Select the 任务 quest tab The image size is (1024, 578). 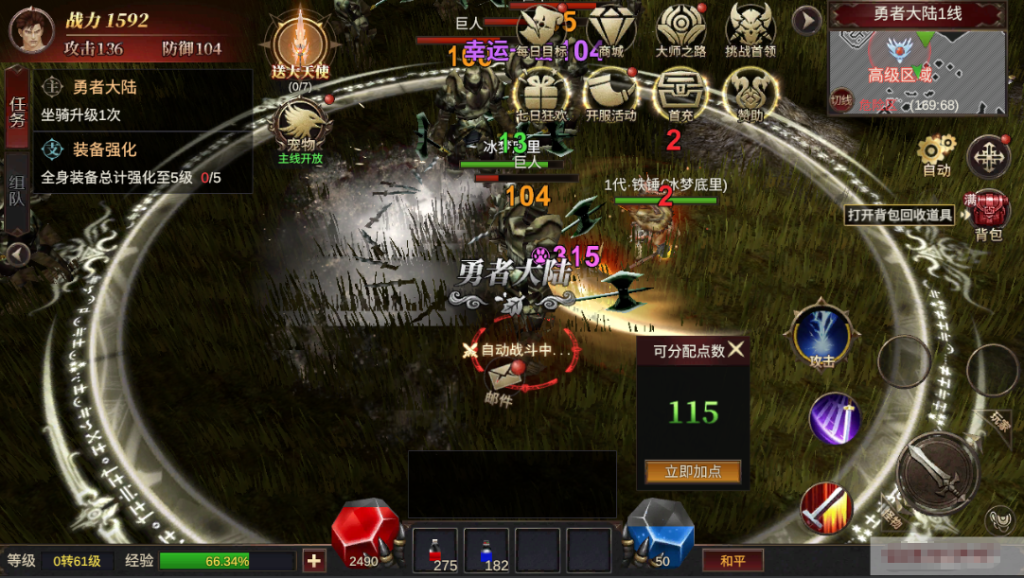coord(17,111)
